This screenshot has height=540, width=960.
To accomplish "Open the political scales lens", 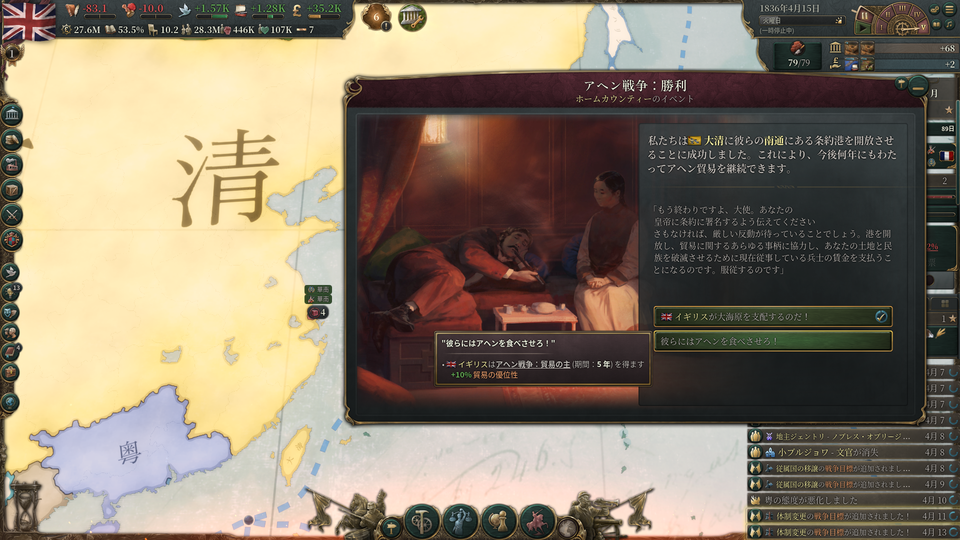I will [461, 521].
